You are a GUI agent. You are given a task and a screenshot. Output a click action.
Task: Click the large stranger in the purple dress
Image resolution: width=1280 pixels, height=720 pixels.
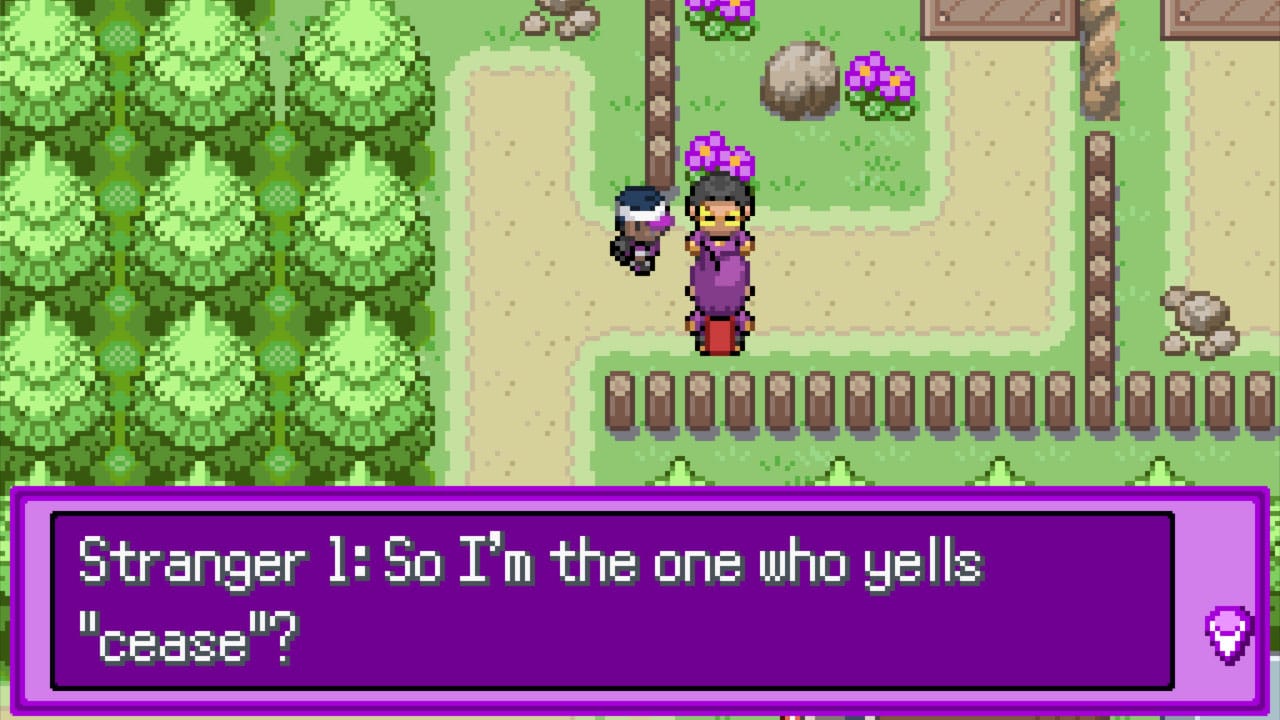coord(720,260)
